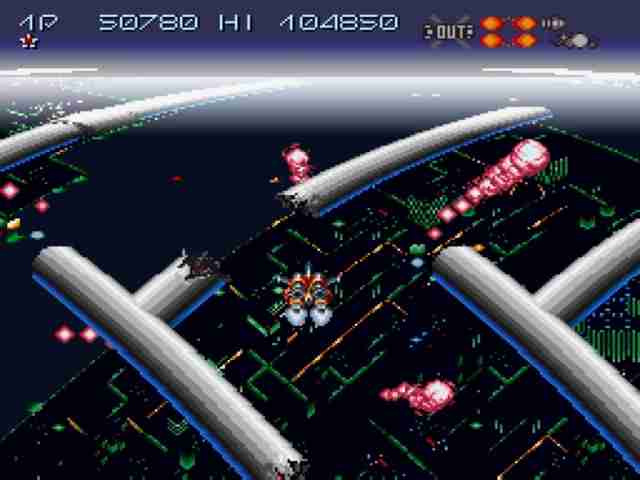Select the bullet-shaped speed icon

[553, 23]
